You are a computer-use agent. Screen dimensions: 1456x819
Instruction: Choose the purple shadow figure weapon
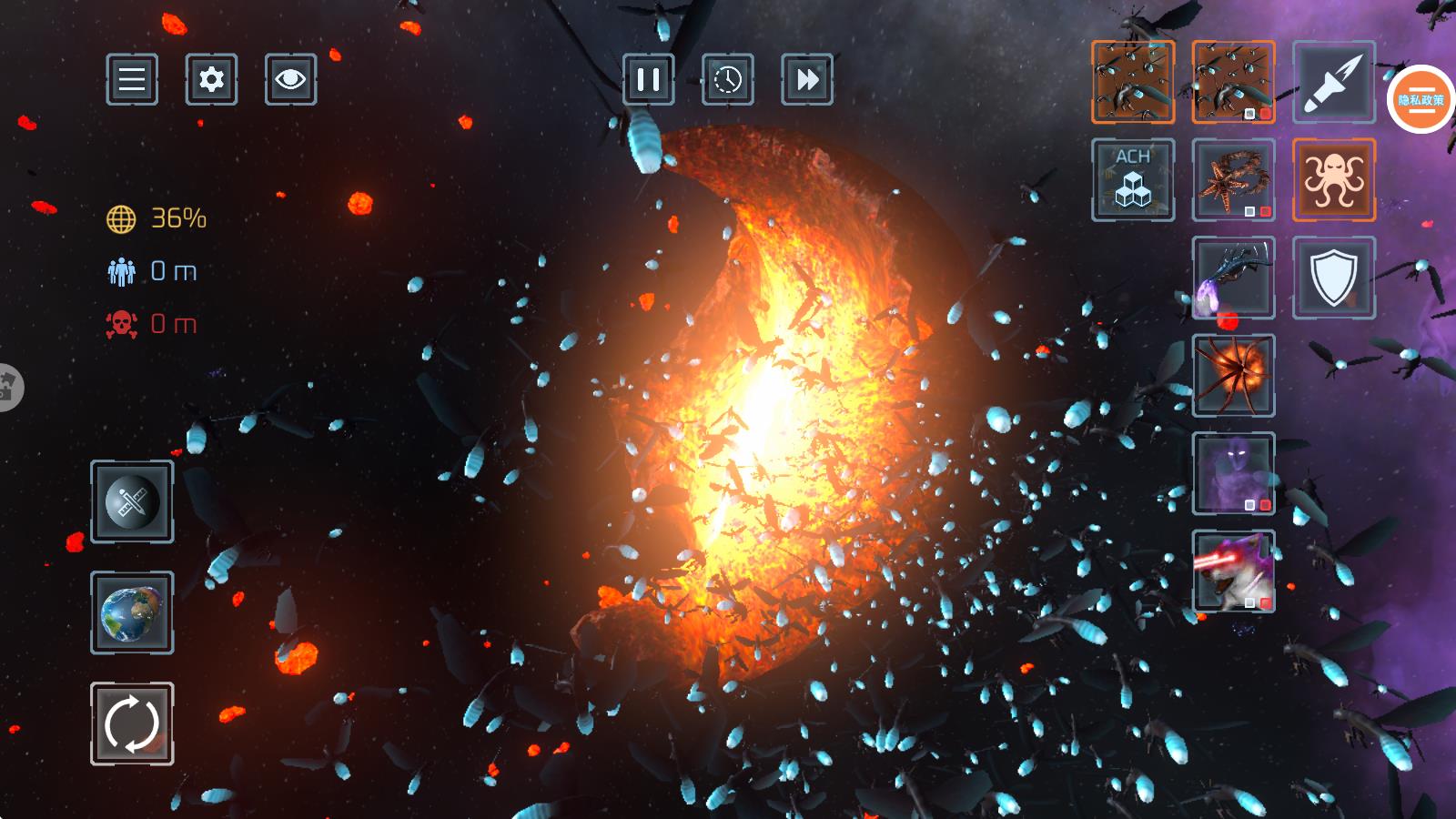click(x=1233, y=473)
